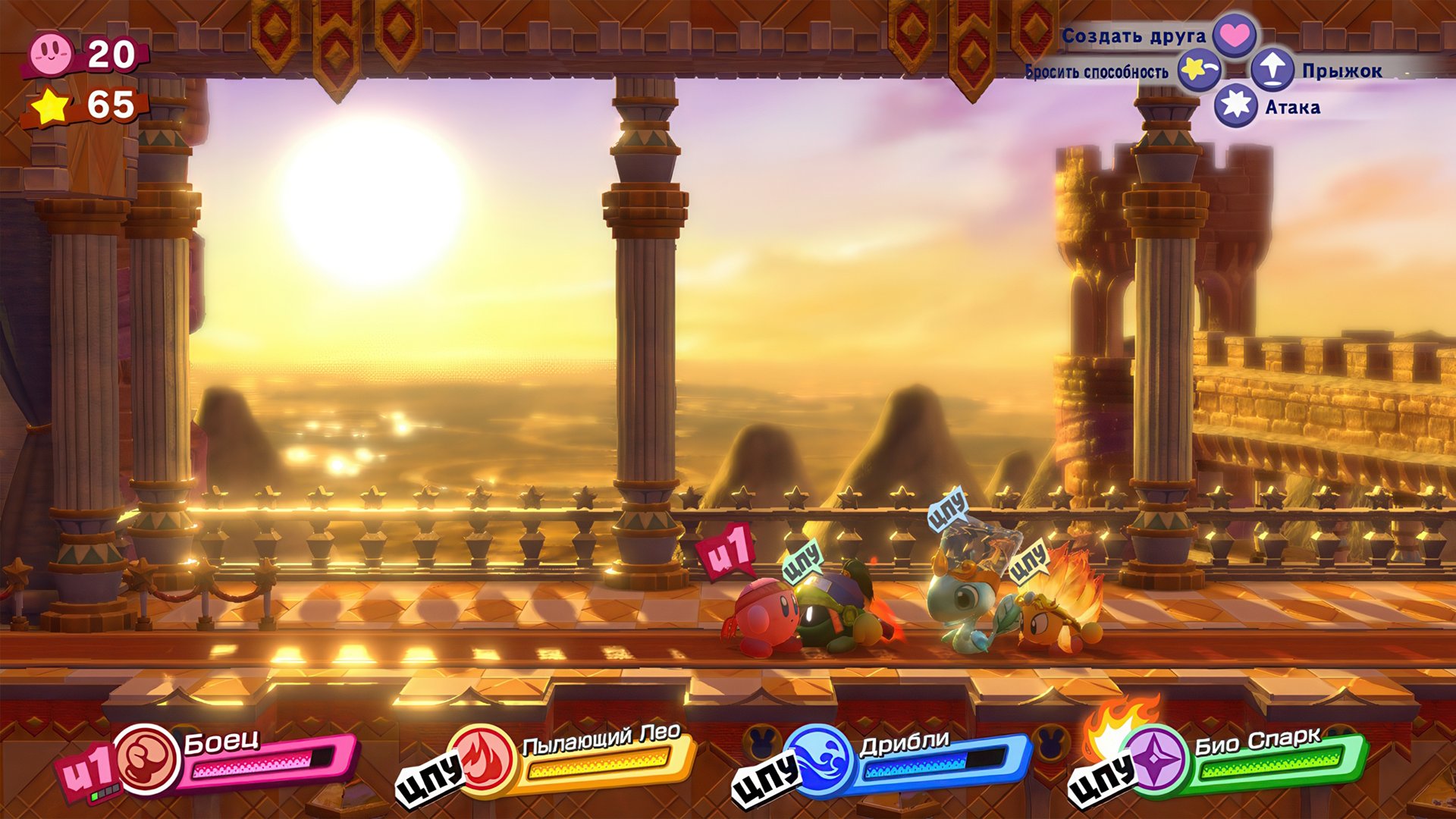Pick the Био Спарк ninja star icon
This screenshot has height=819, width=1456.
point(1155,760)
